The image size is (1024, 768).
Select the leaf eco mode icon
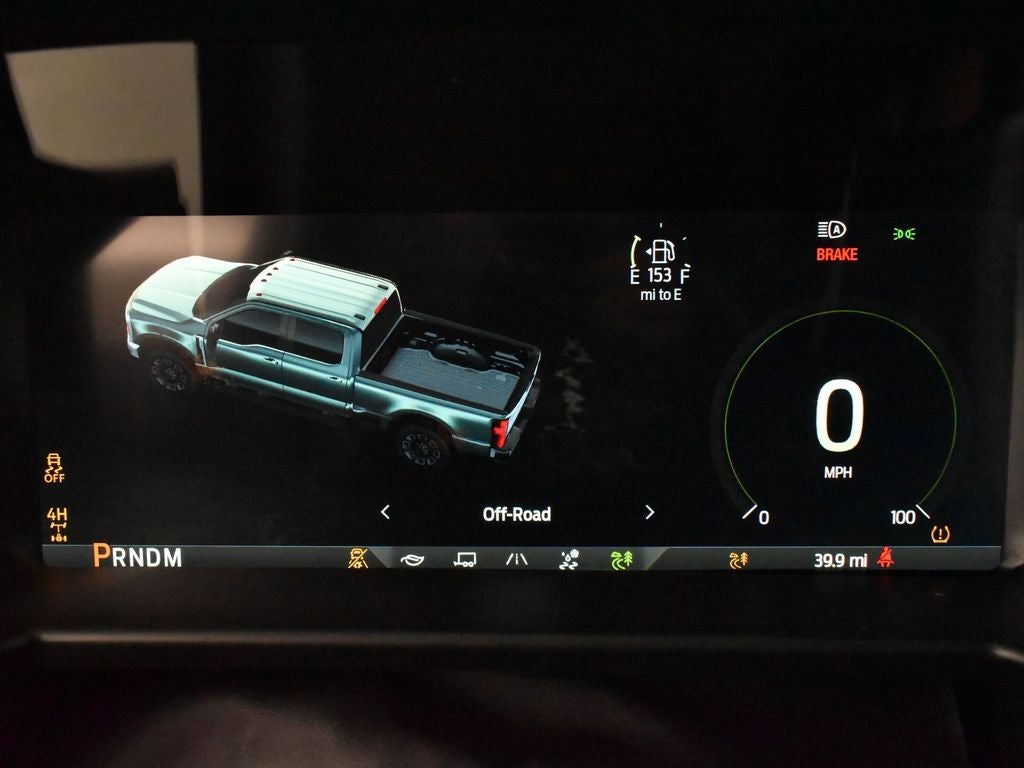pos(412,560)
